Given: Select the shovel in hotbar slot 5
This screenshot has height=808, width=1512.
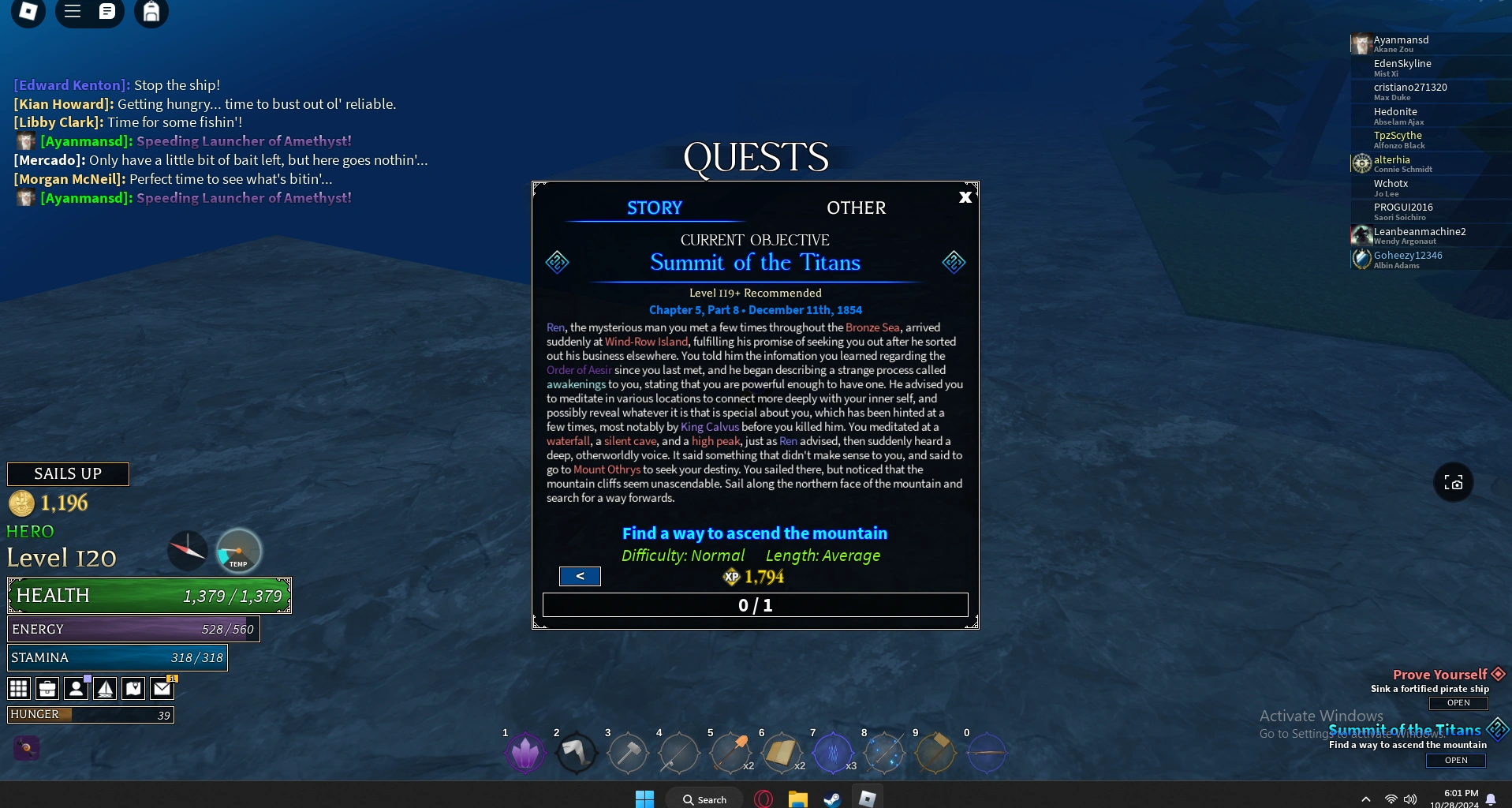Looking at the screenshot, I should click(730, 754).
